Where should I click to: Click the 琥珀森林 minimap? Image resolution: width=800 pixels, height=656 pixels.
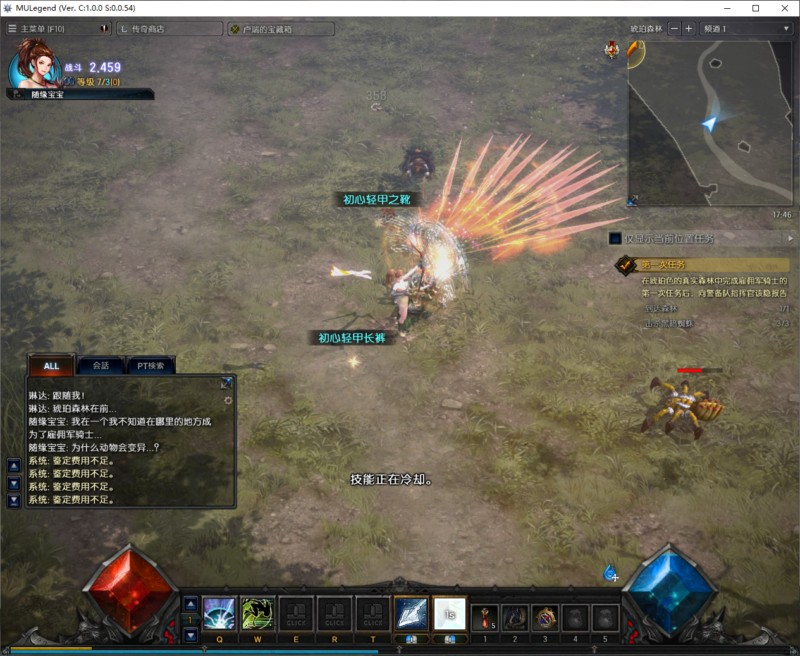pos(709,122)
